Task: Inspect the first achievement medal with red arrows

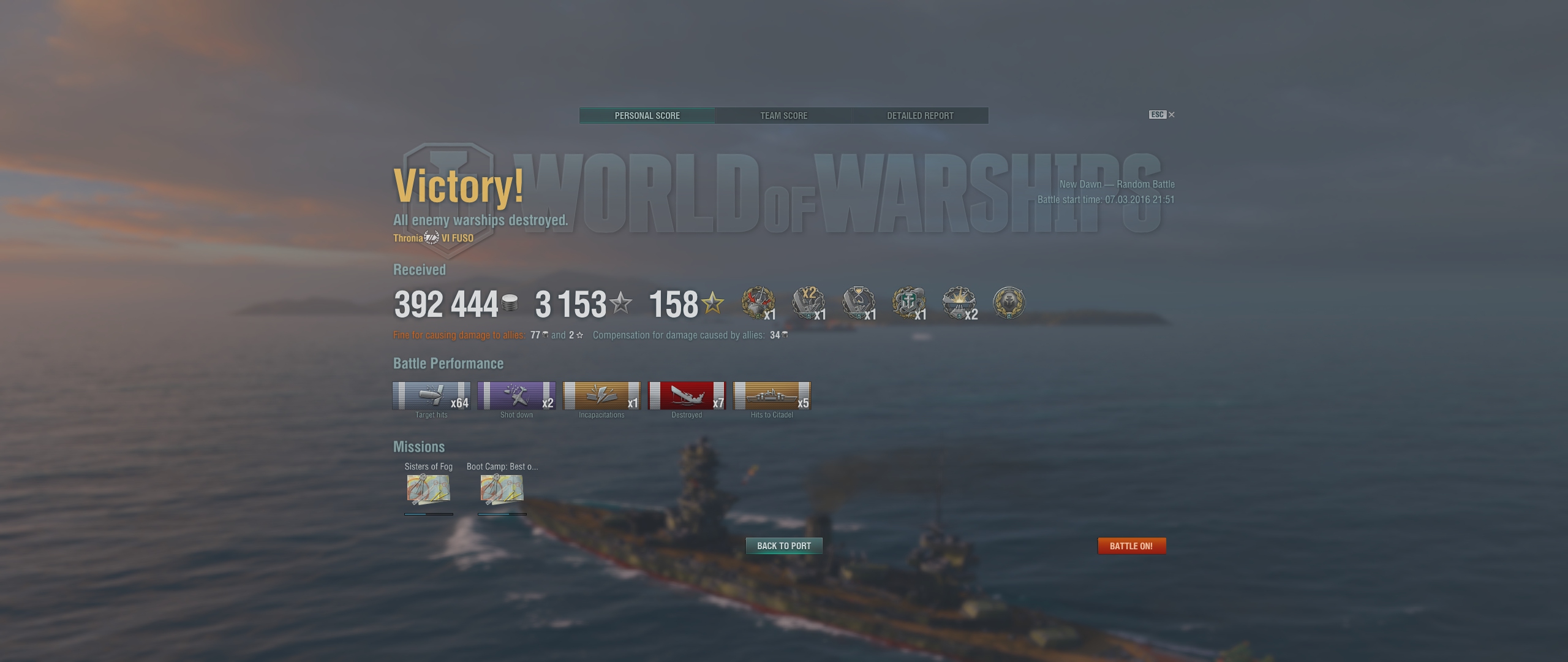Action: [758, 303]
